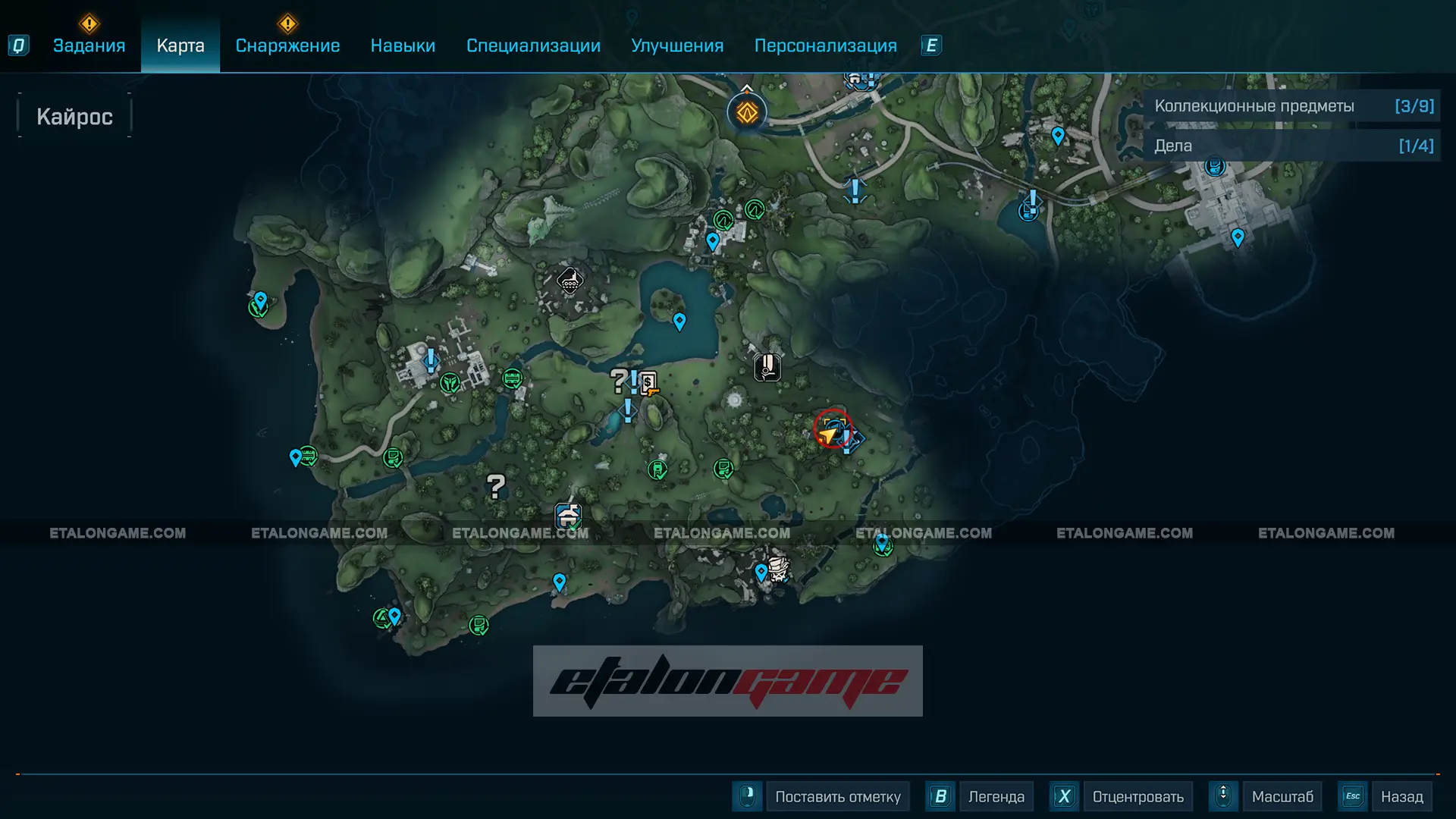Click the Масштаб zoom control
The image size is (1456, 819).
click(1282, 796)
